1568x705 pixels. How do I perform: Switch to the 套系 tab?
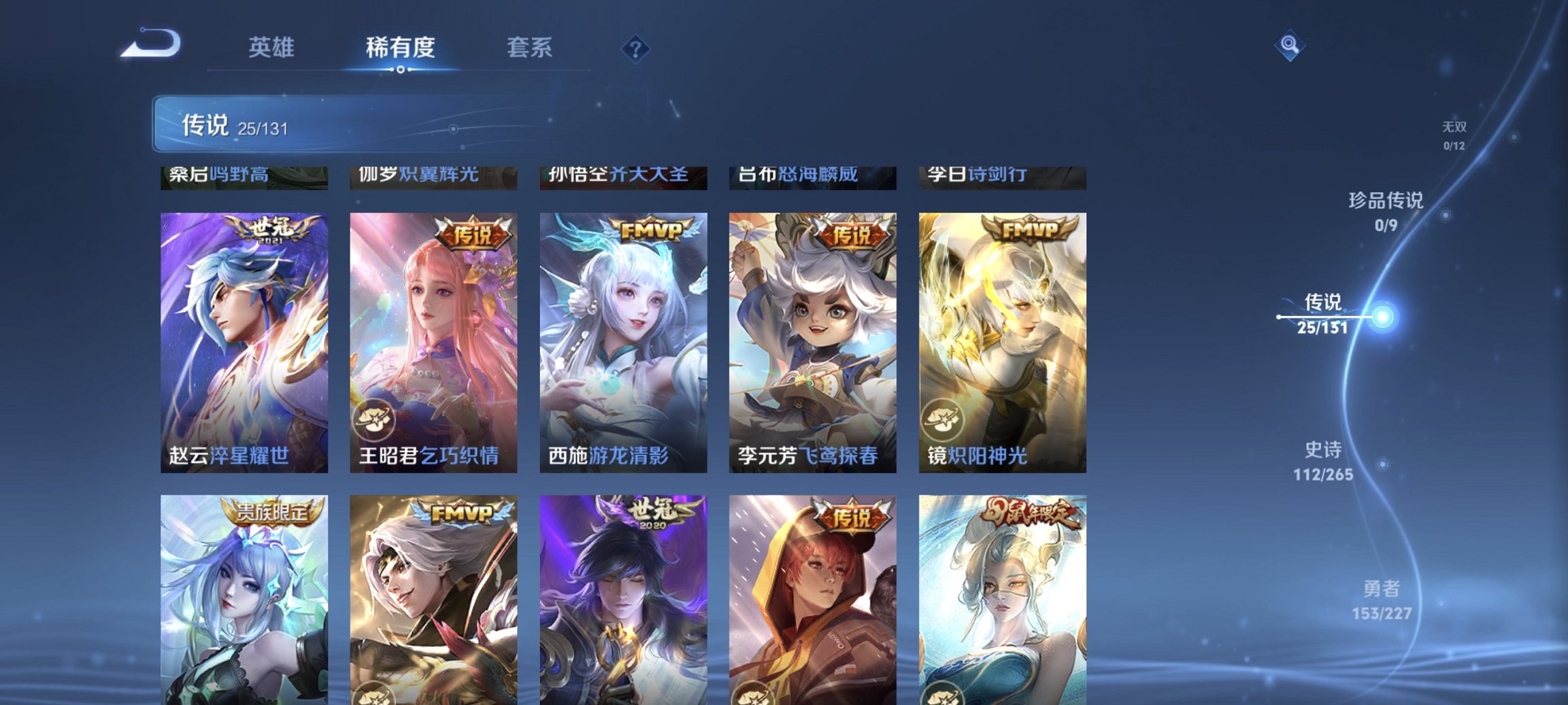point(529,48)
